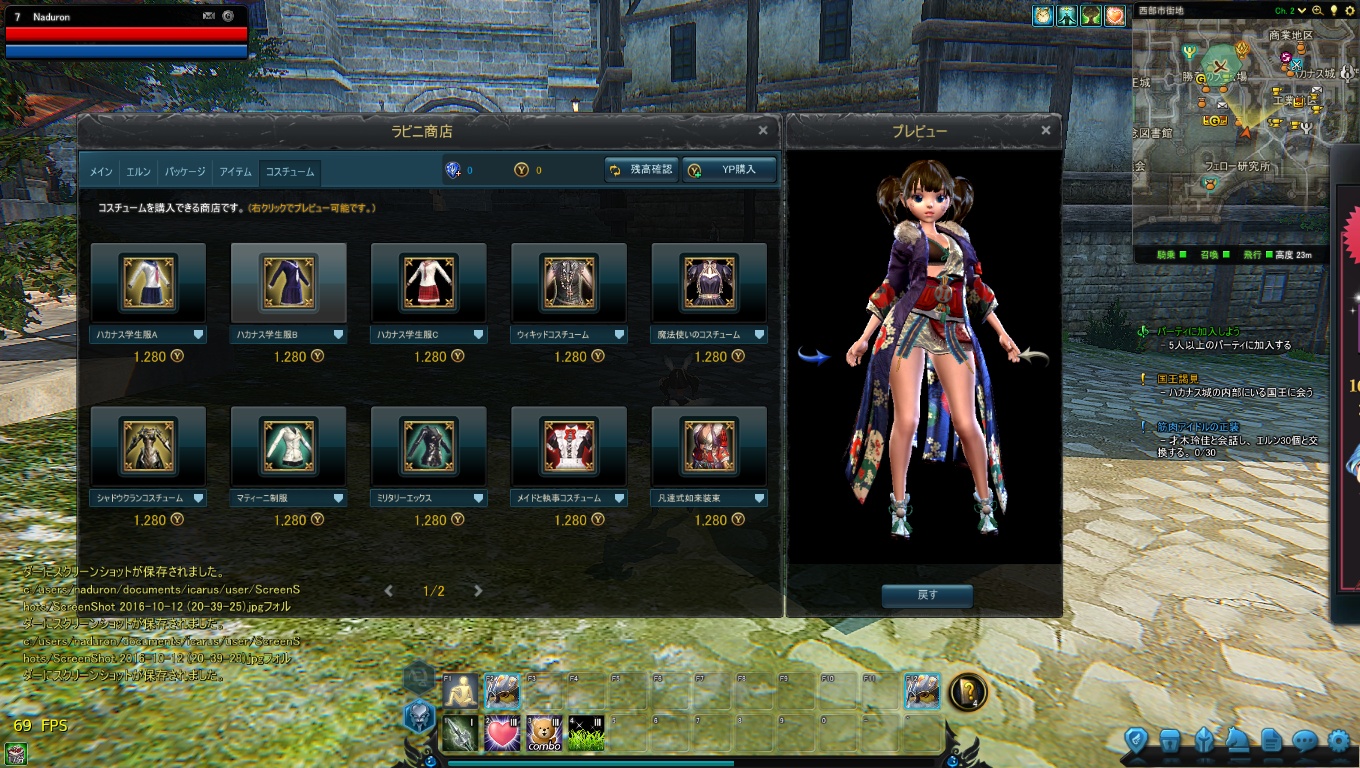
Task: Close the ラビニ商店 shop window
Action: (763, 130)
